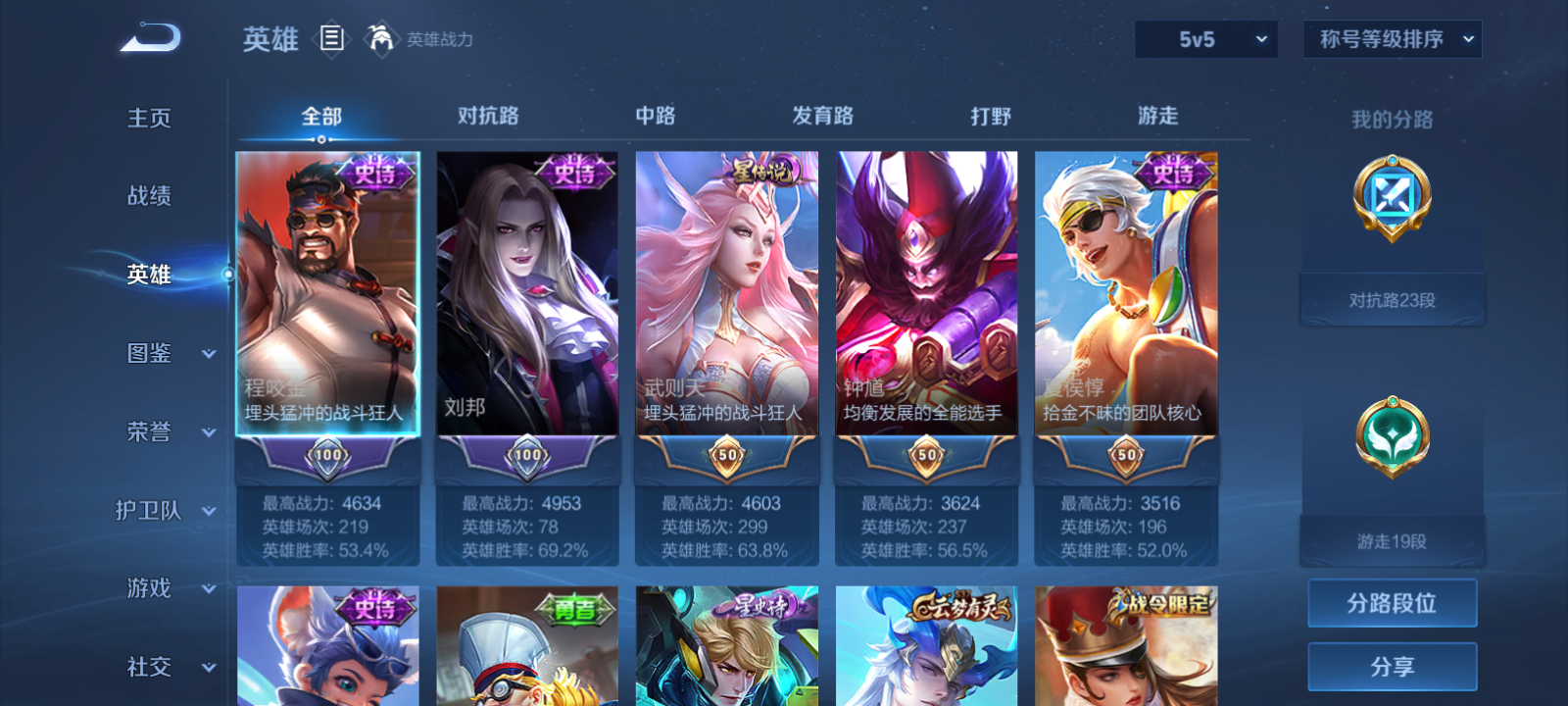This screenshot has width=1568, height=706.
Task: Open the hero list icon beside 英雄 title
Action: [330, 39]
